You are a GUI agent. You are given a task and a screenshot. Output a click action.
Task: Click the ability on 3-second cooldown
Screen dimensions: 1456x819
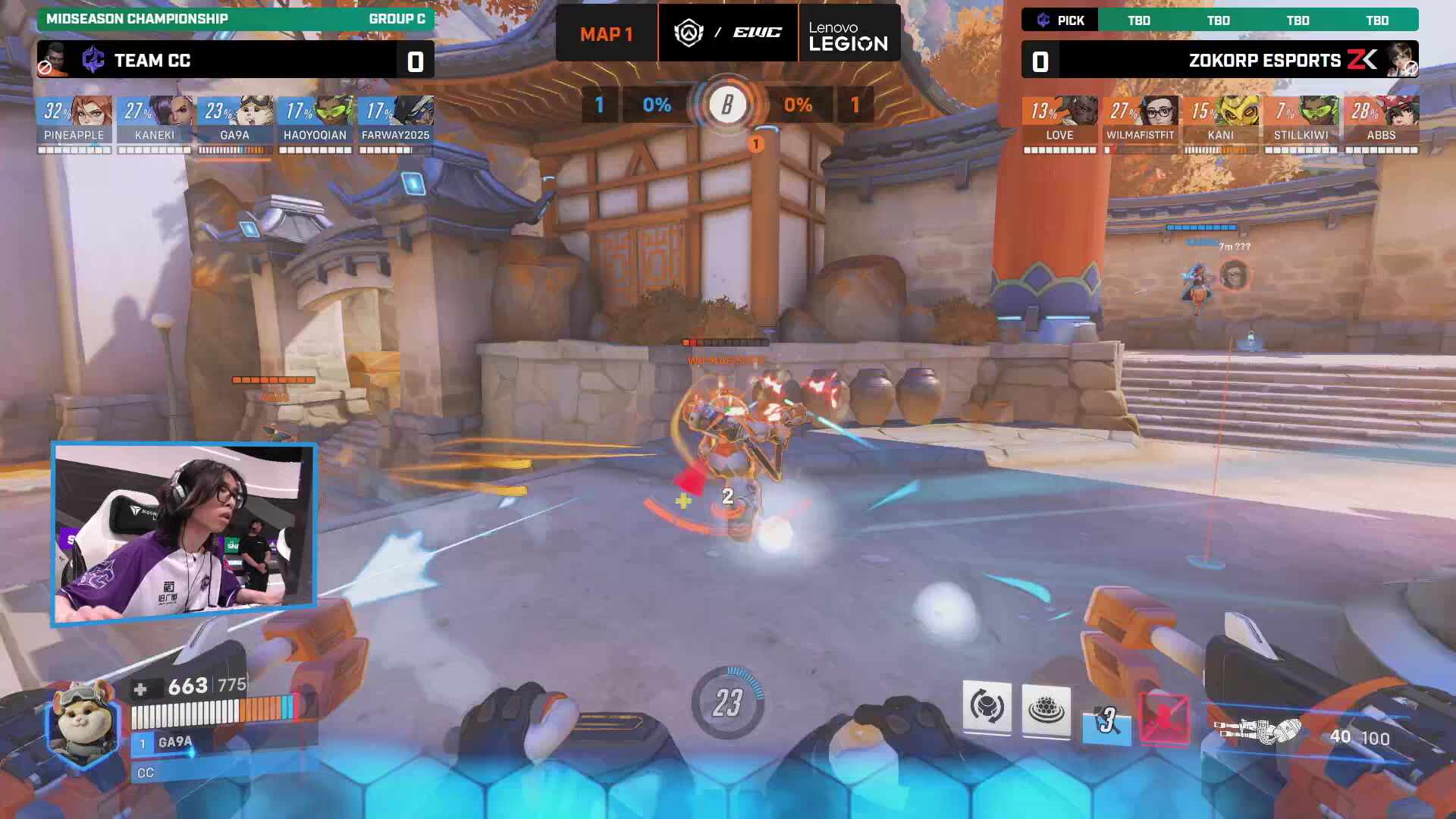click(x=1106, y=721)
